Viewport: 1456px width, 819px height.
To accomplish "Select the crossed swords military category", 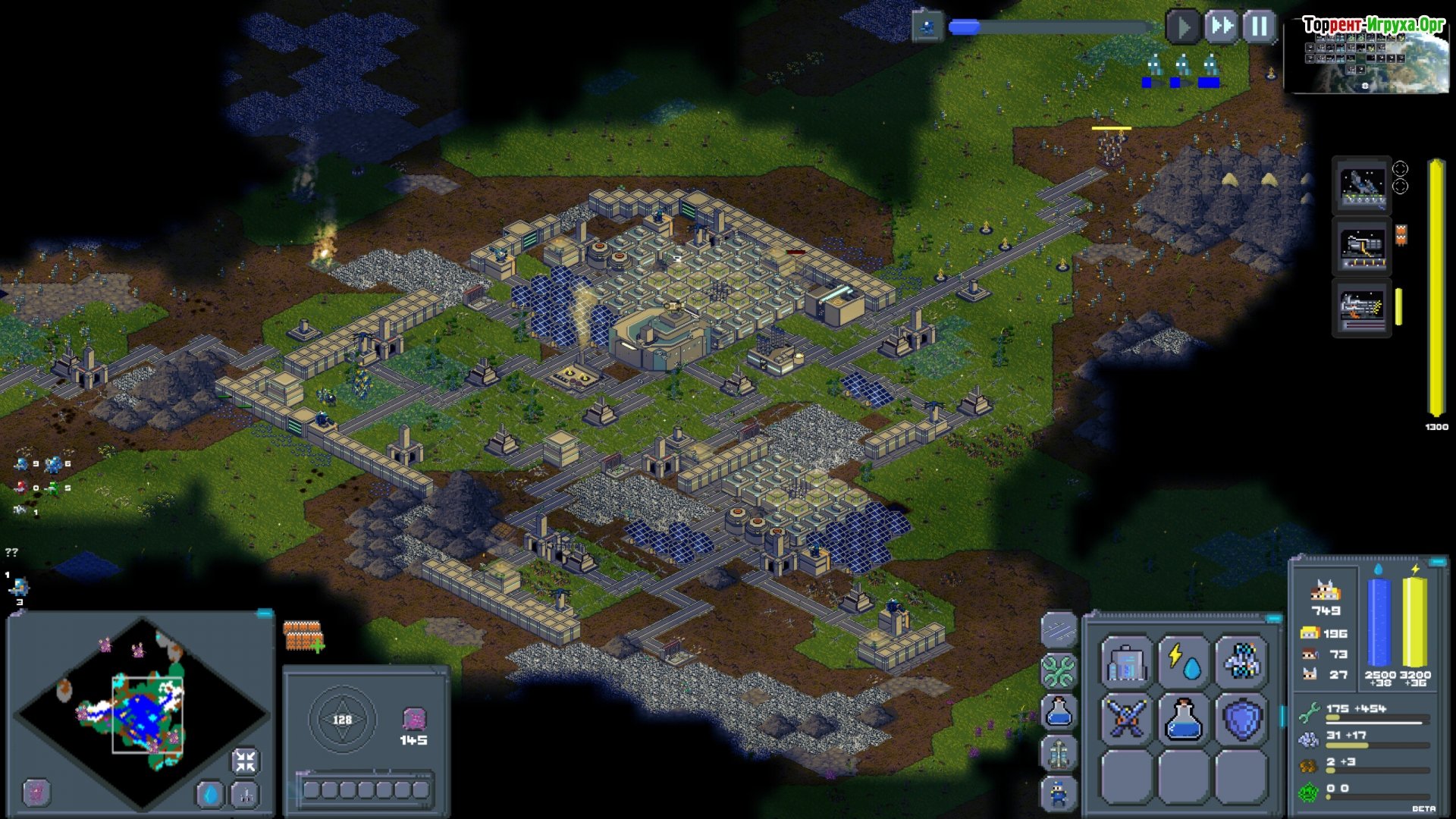I will click(1126, 718).
